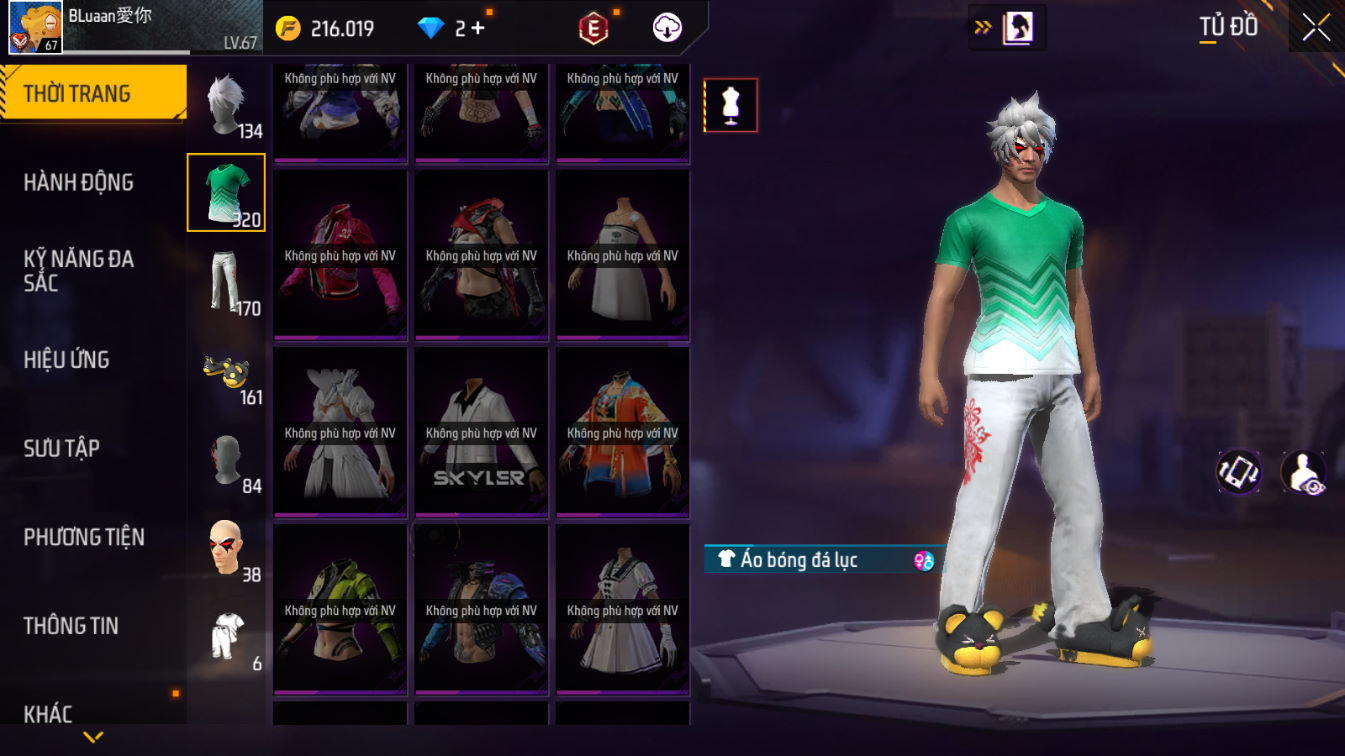Close the Tủ Đồ wardrobe screen

pyautogui.click(x=1316, y=28)
